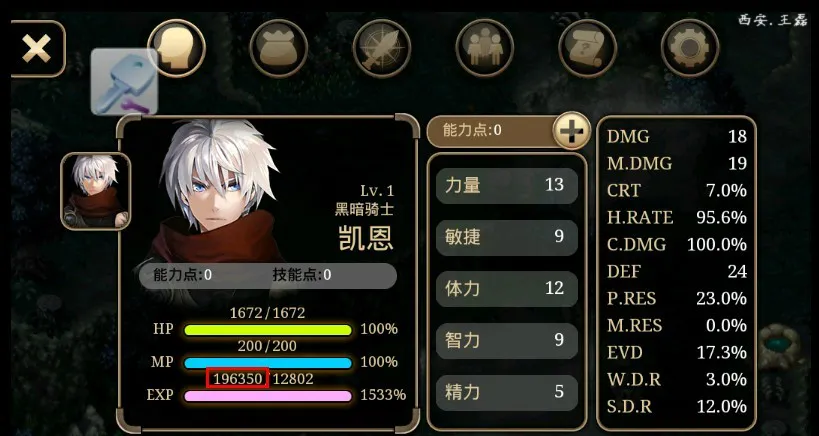Open the gear settings tab

(x=690, y=47)
